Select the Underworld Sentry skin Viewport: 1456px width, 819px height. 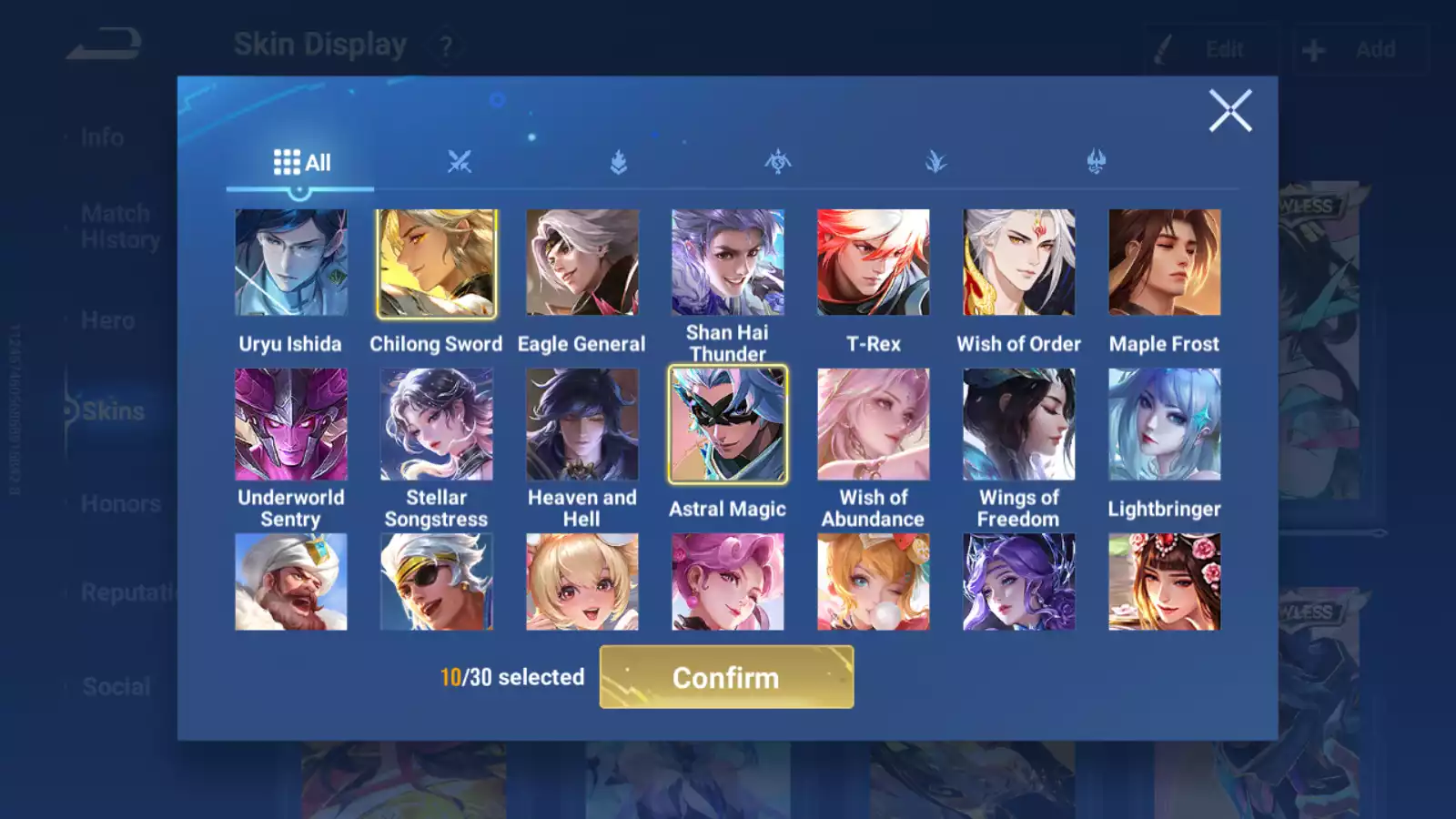coord(291,424)
